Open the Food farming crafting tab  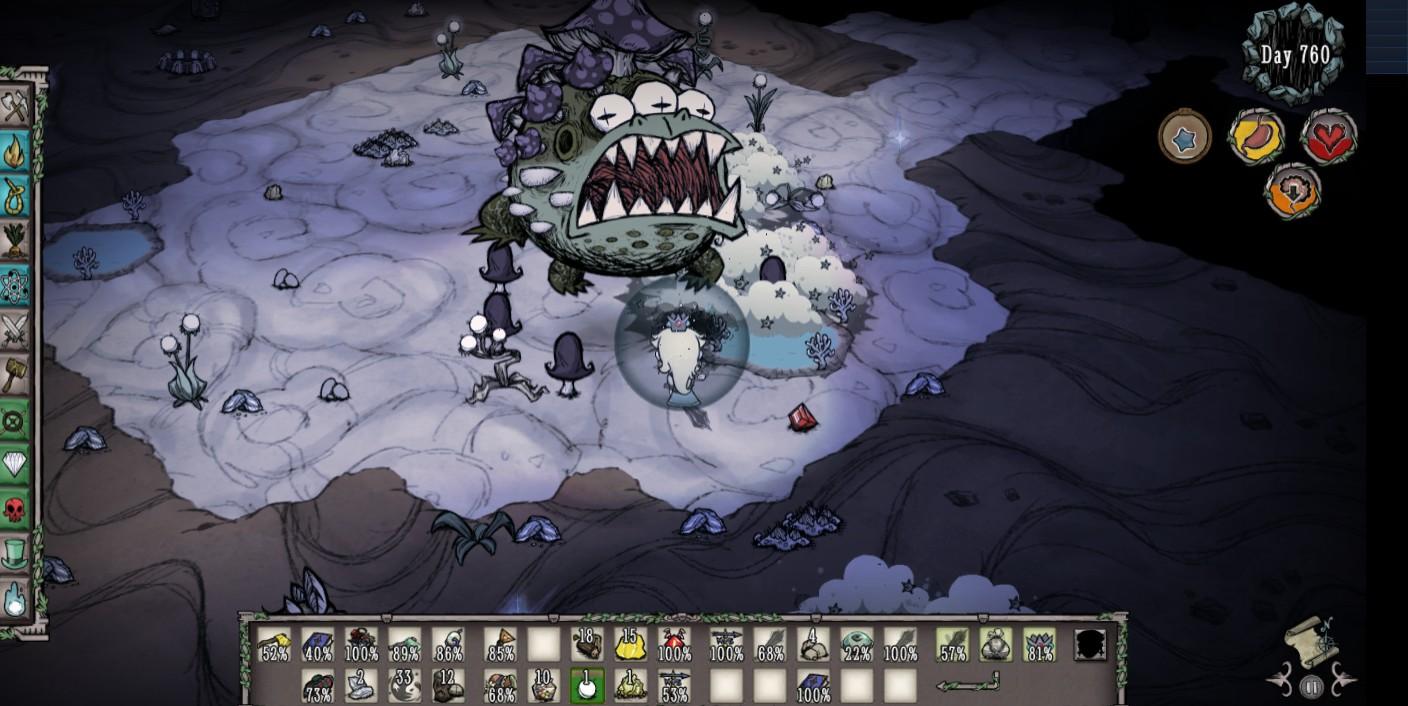coord(15,240)
